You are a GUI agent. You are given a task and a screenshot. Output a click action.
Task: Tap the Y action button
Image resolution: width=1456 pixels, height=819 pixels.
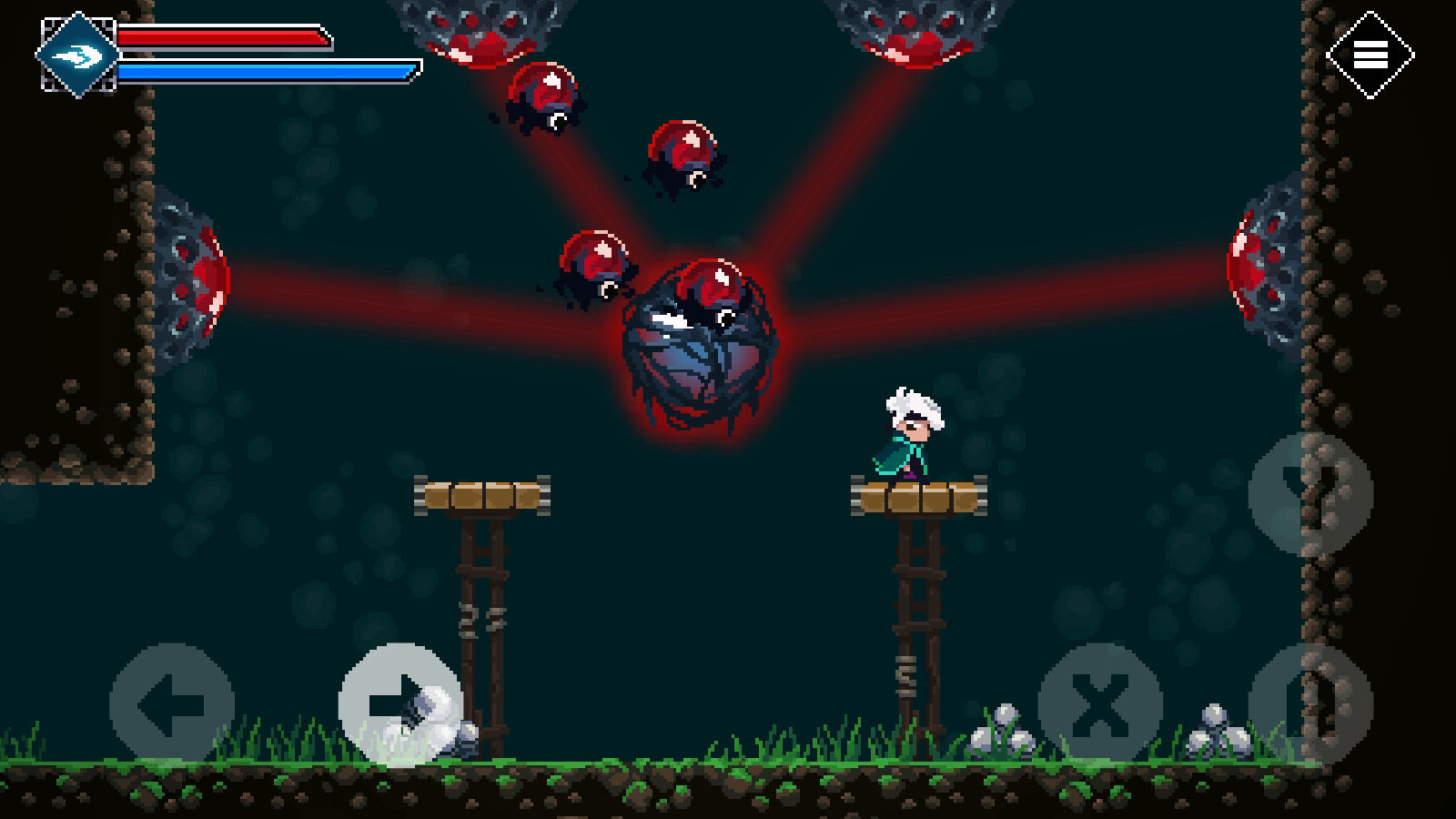(x=1312, y=491)
